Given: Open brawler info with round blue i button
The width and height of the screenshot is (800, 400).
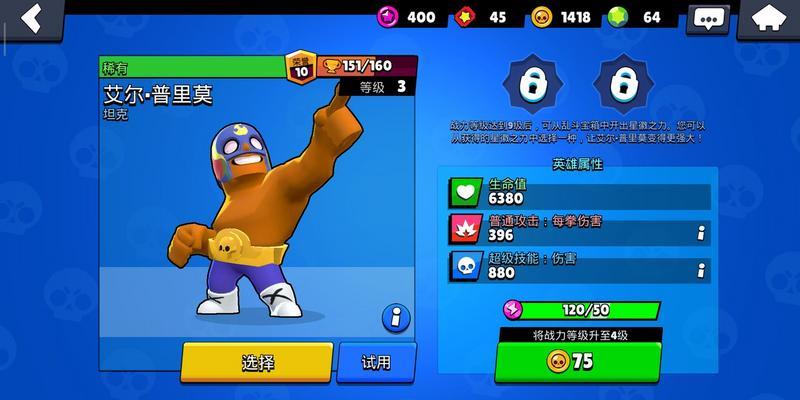Looking at the screenshot, I should click(396, 318).
